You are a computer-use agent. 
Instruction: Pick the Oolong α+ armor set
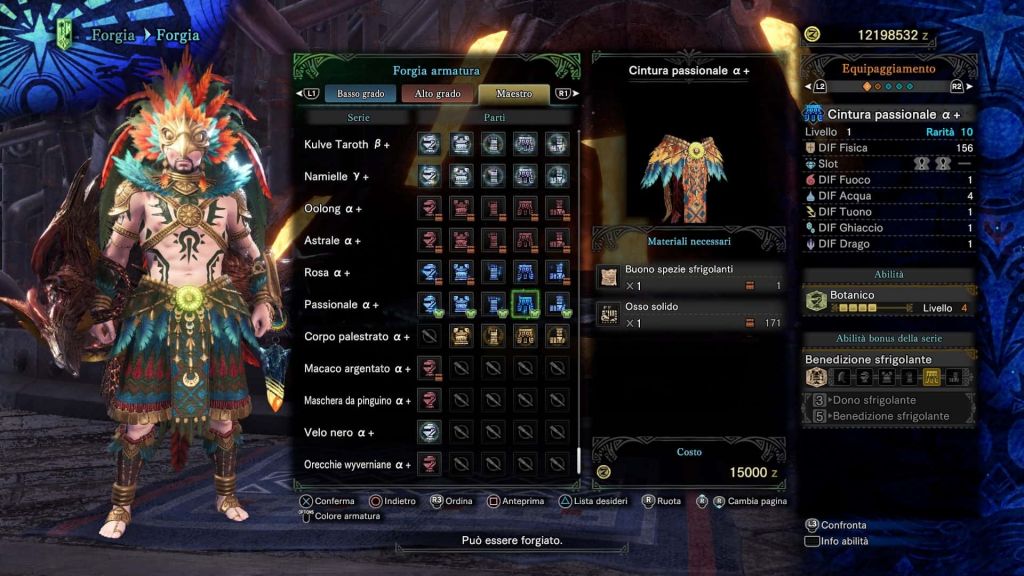(333, 209)
